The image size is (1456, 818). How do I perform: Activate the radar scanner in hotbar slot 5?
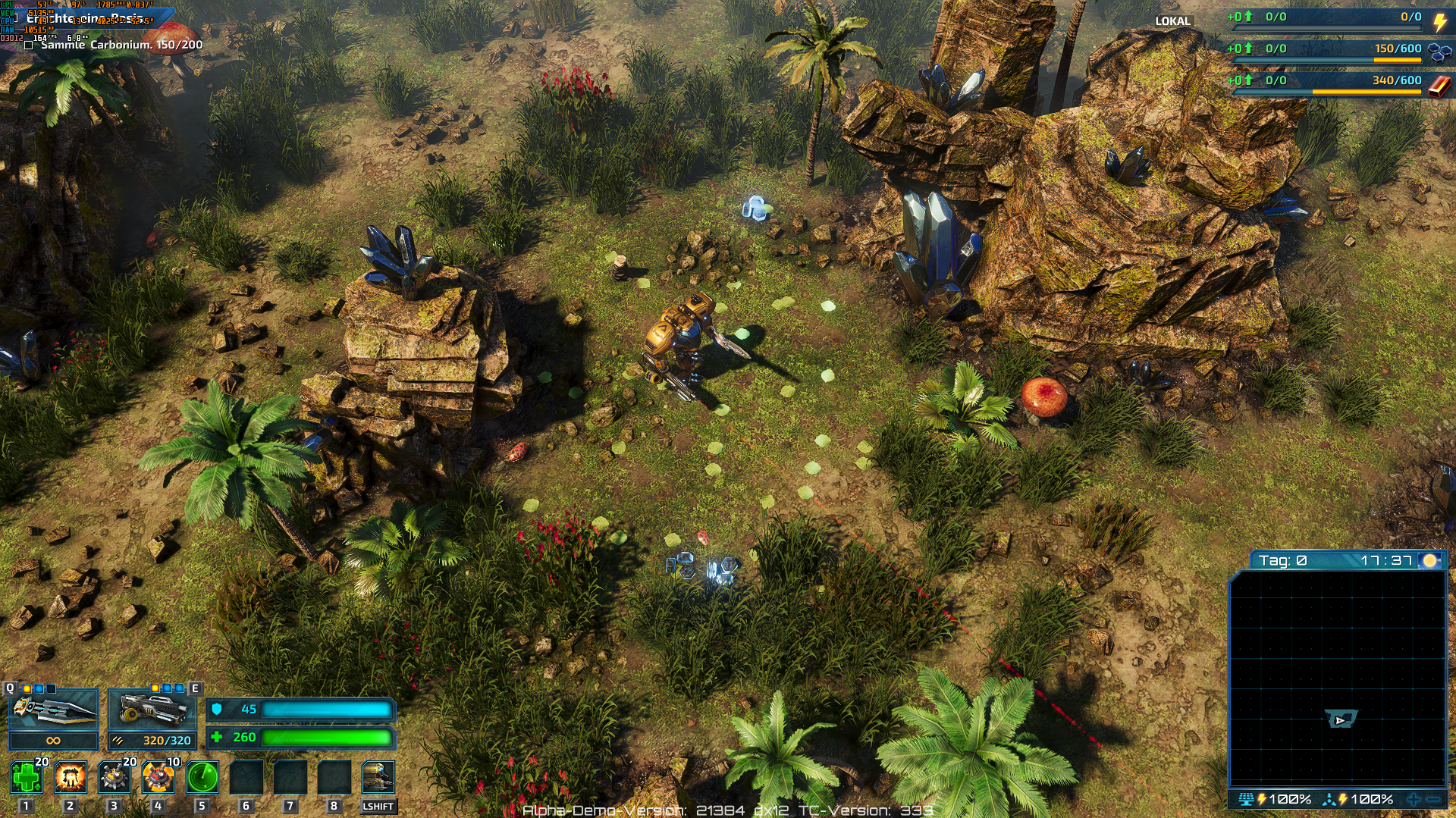201,775
